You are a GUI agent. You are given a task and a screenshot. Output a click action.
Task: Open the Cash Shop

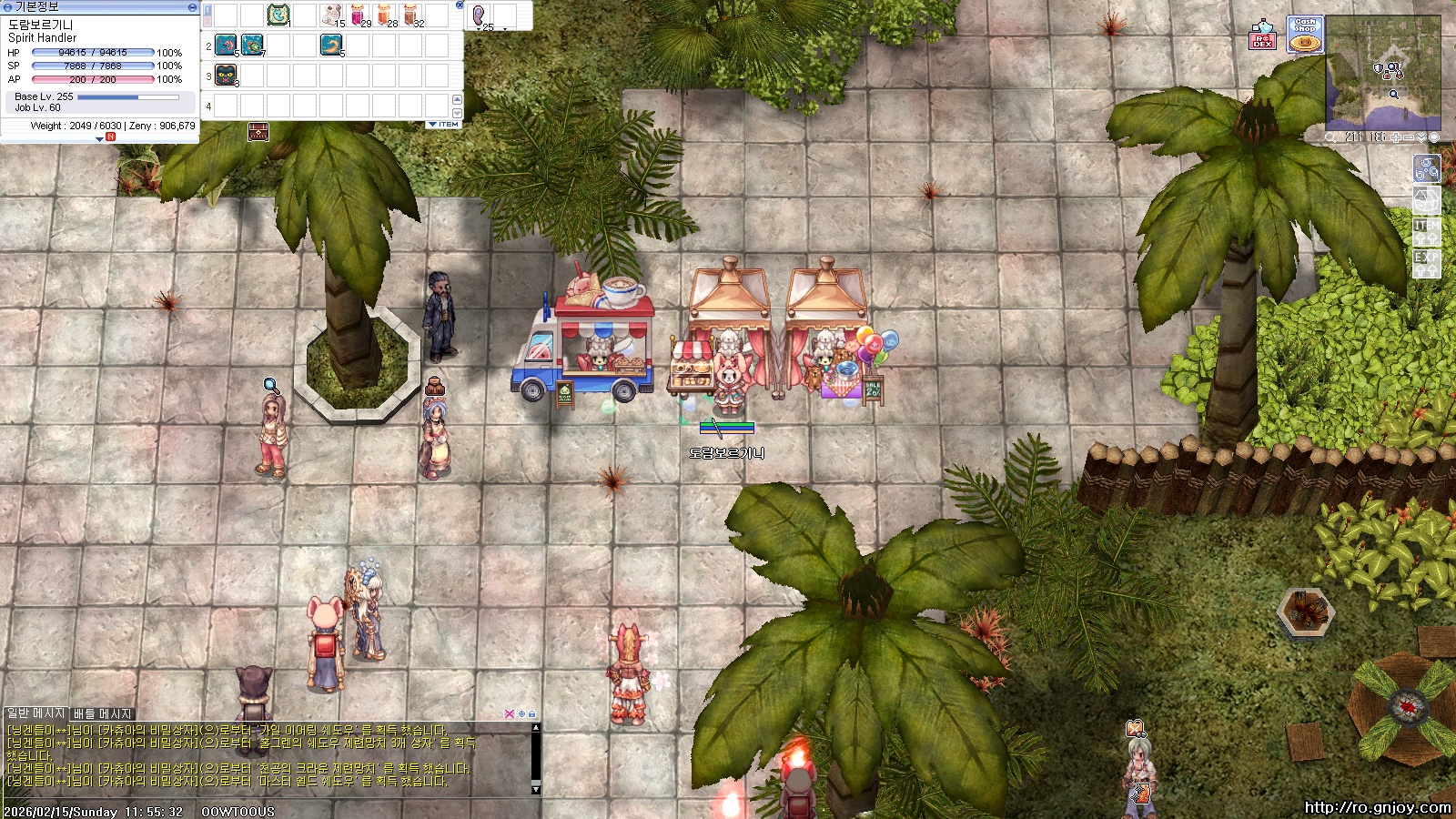click(1305, 35)
